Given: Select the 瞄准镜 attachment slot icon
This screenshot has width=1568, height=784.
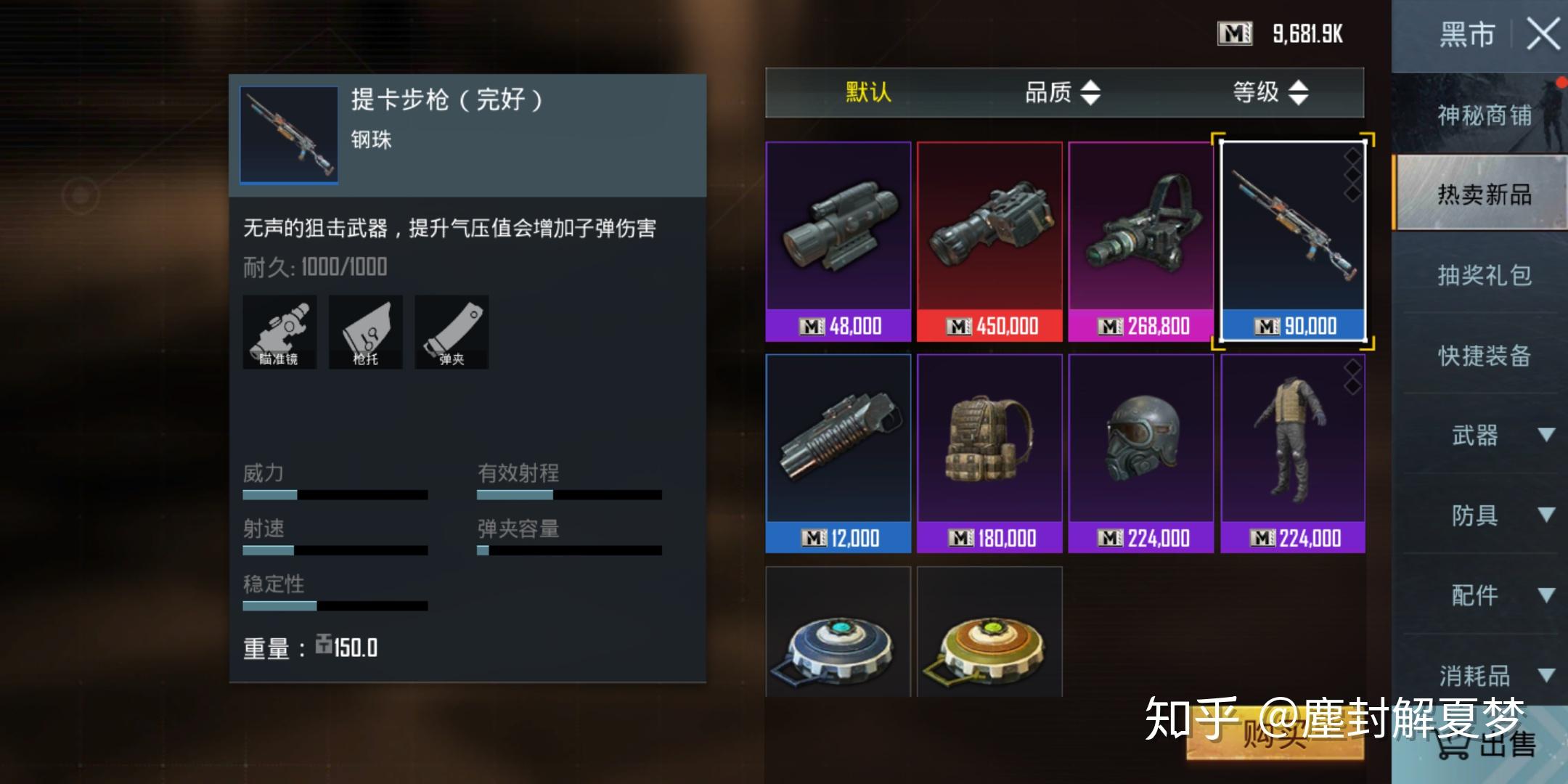Looking at the screenshot, I should (x=279, y=332).
